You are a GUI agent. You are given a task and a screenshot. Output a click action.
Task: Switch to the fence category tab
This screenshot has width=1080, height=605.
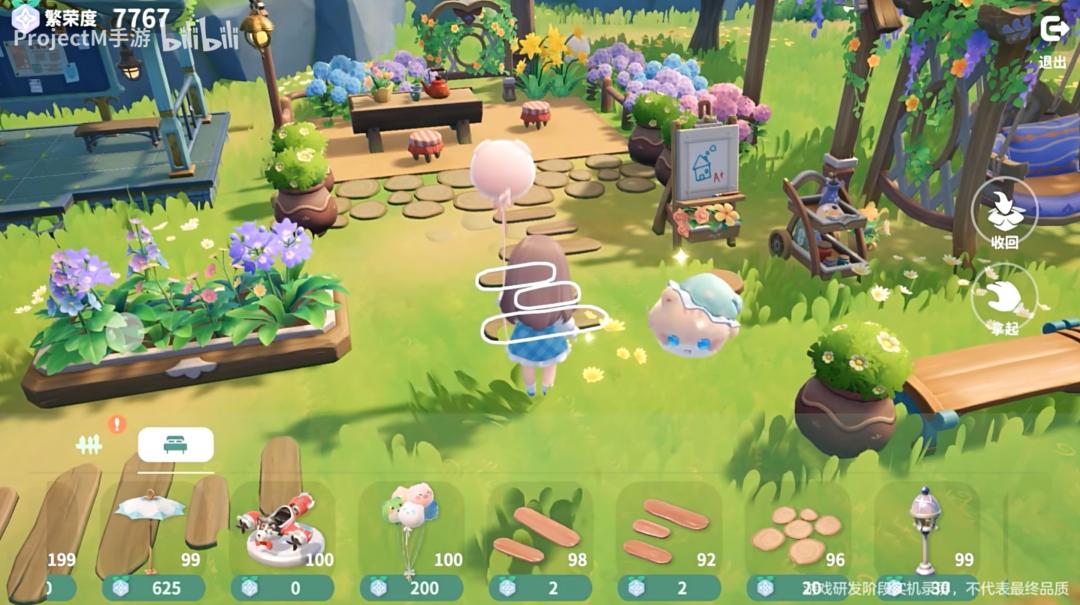click(90, 445)
